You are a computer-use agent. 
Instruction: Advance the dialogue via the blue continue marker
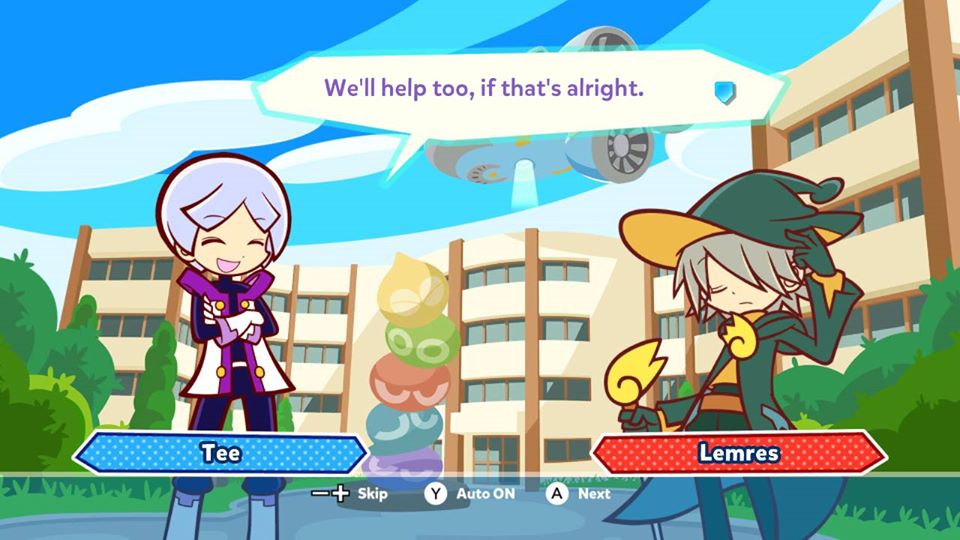click(724, 92)
